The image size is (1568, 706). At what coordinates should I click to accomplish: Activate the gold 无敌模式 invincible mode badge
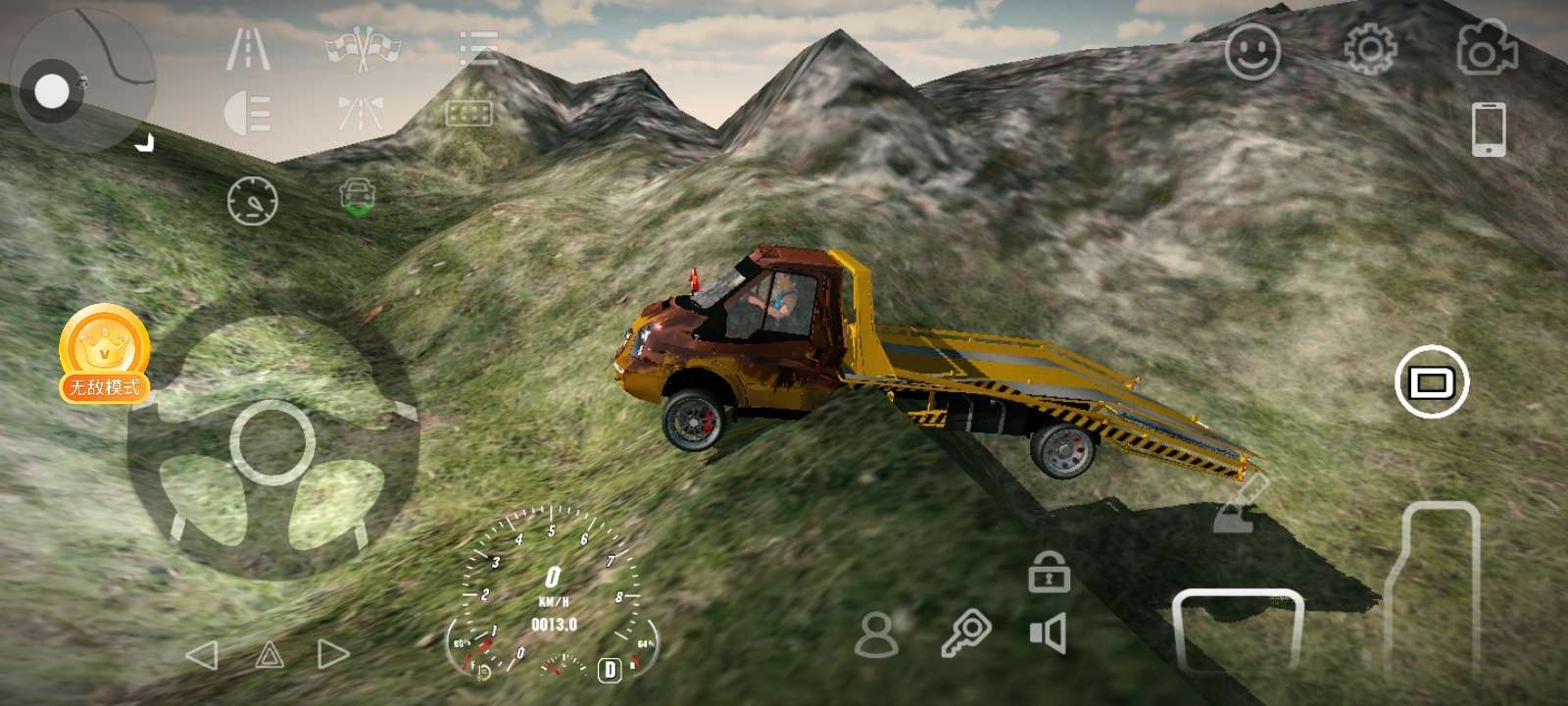click(x=104, y=353)
